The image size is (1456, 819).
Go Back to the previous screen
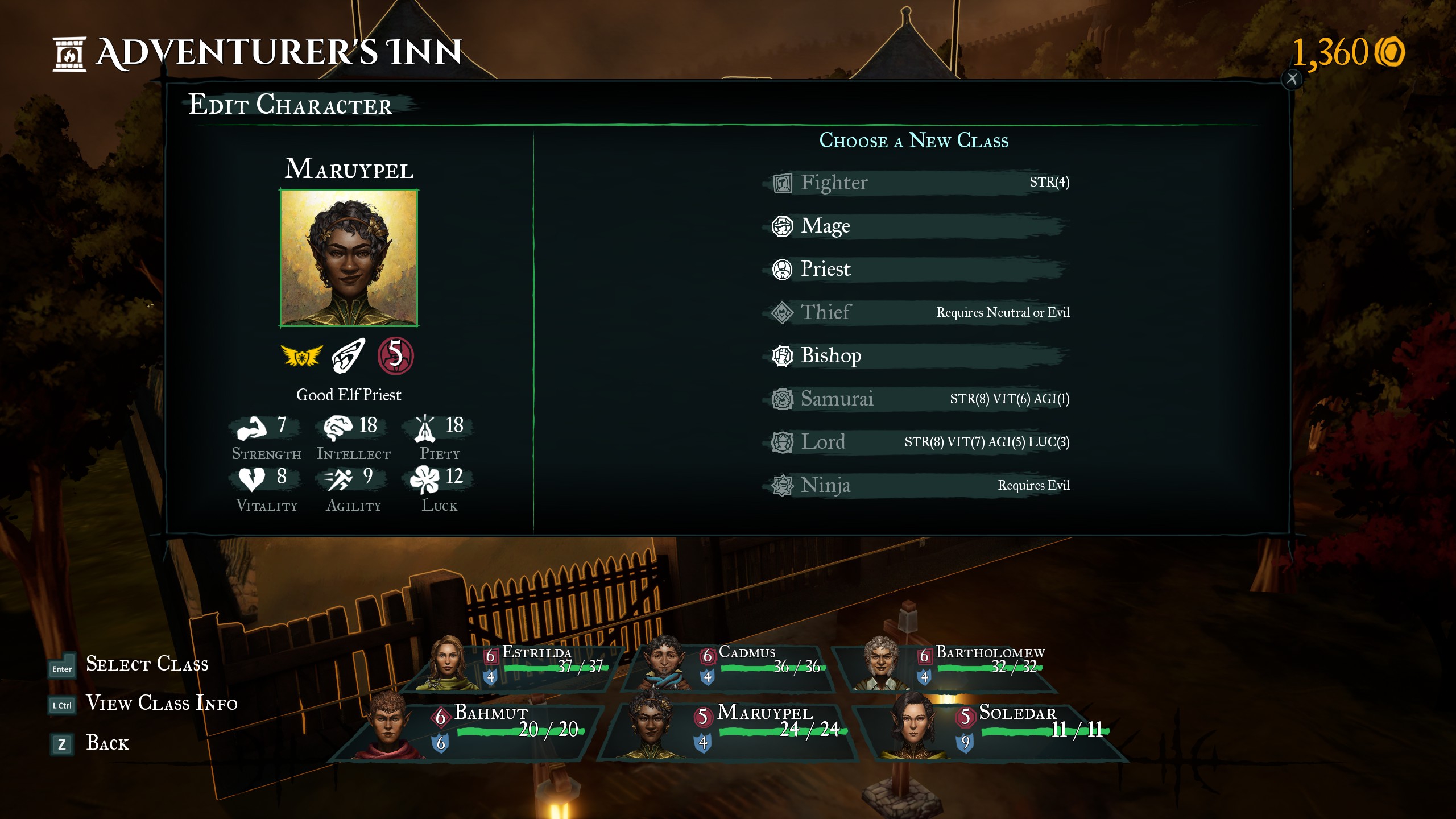point(107,743)
